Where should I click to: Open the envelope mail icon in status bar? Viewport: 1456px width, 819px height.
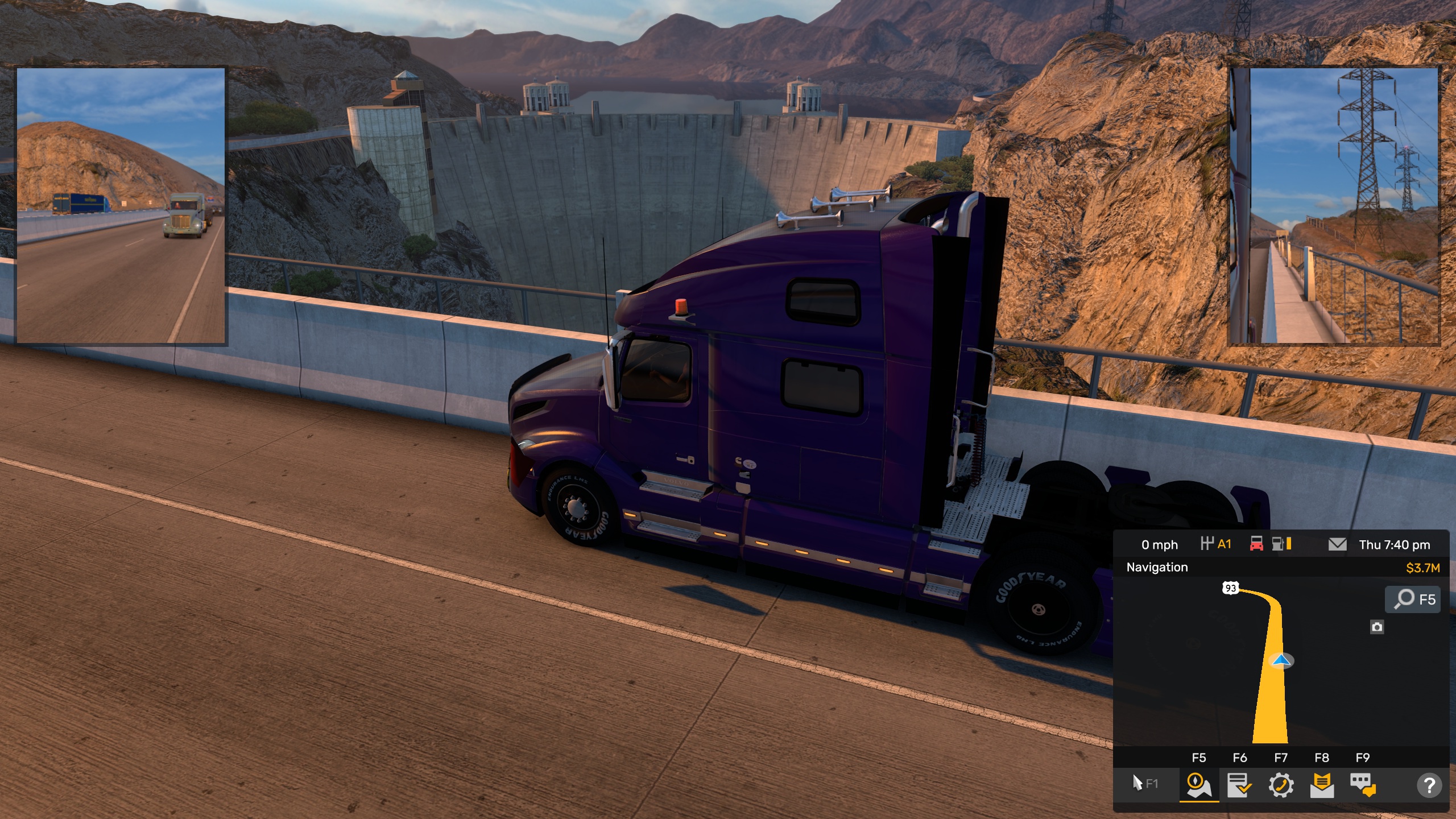tap(1337, 545)
